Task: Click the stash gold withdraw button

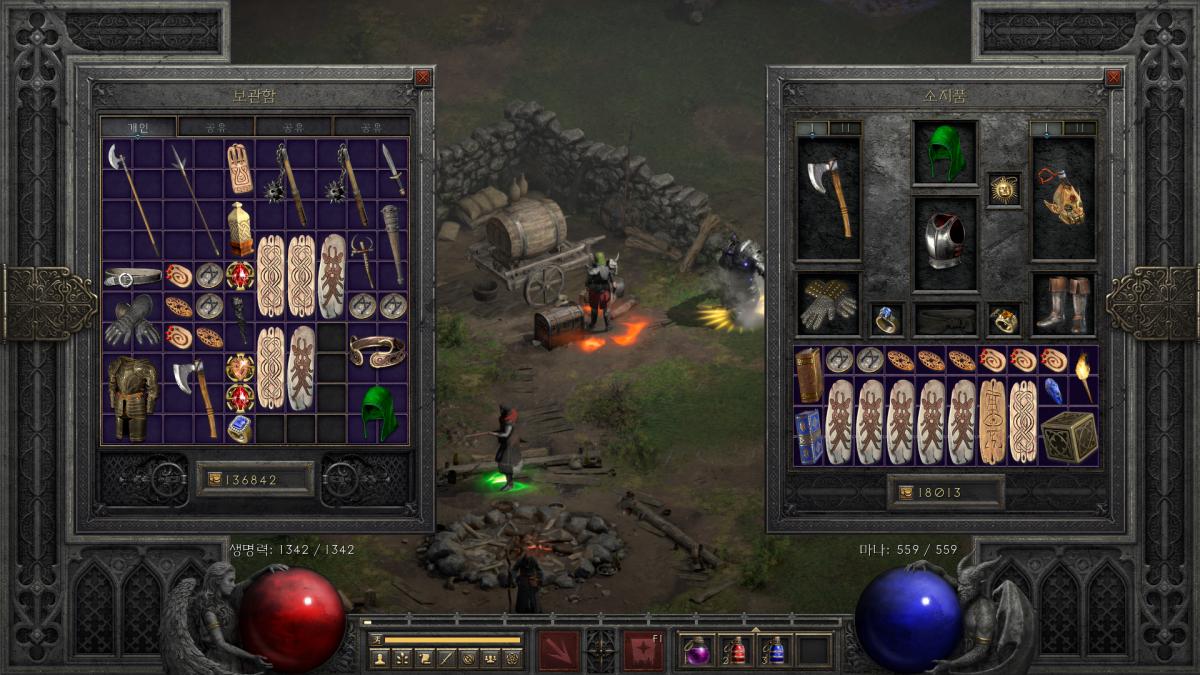Action: (216, 479)
